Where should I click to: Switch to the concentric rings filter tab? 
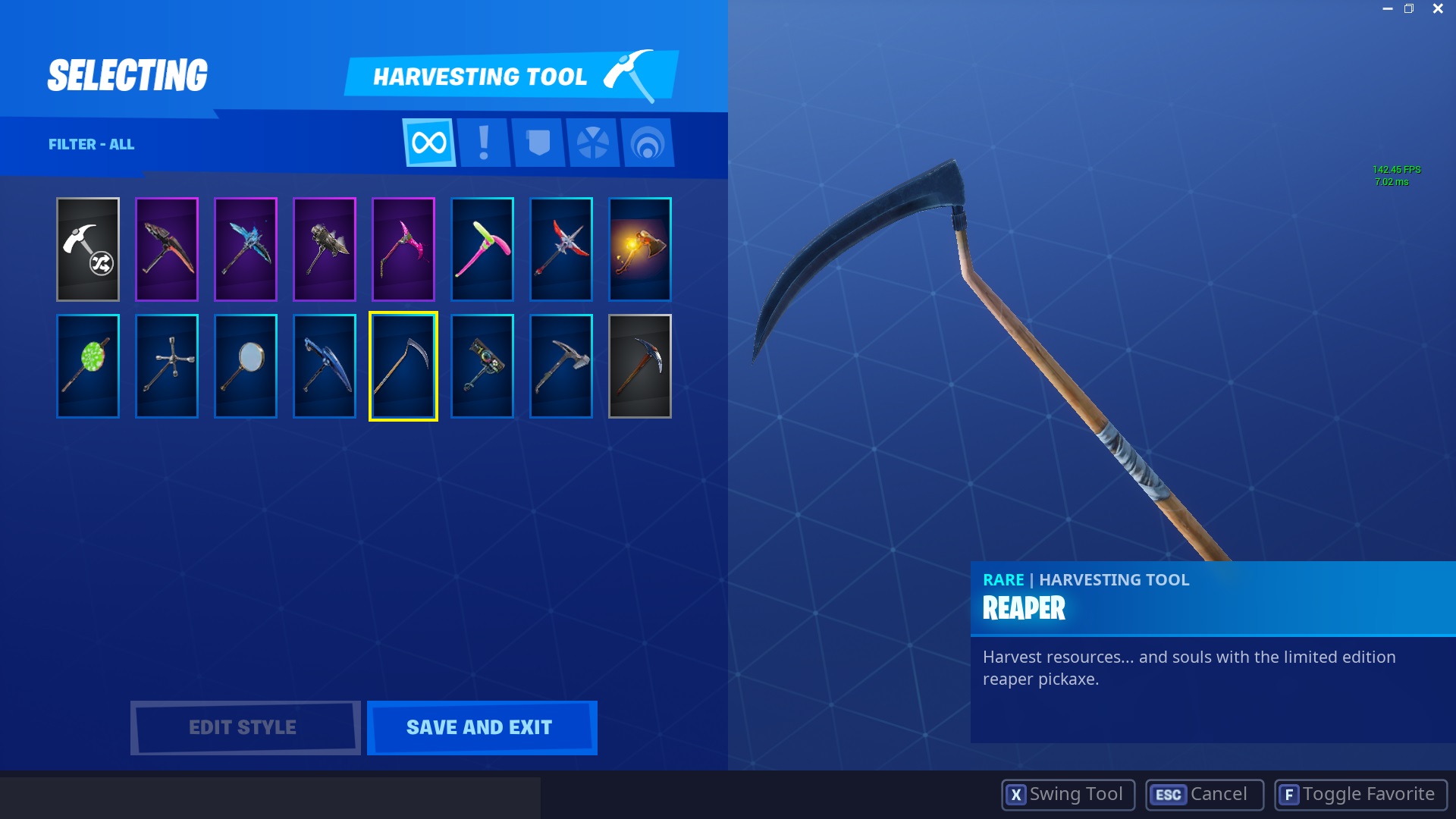[648, 143]
